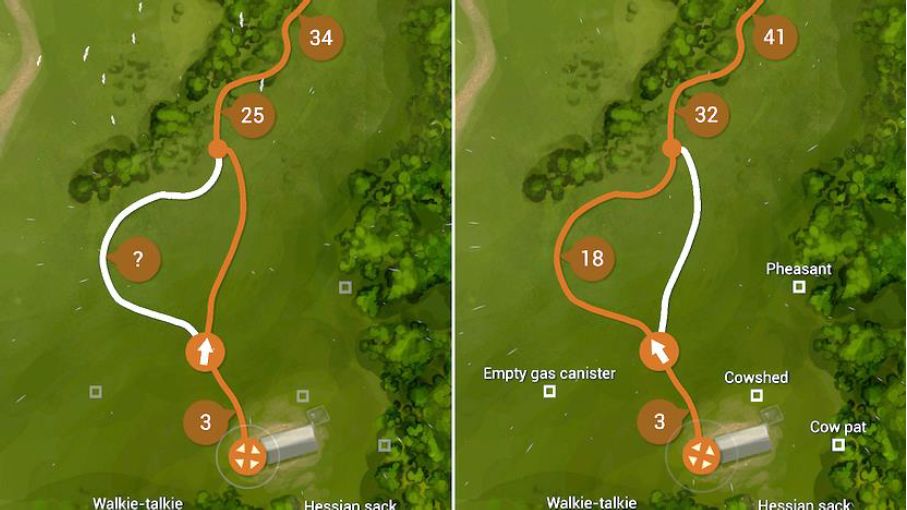Choose the route marker numbered 18
Screen dimensions: 907x510
pyautogui.click(x=592, y=259)
